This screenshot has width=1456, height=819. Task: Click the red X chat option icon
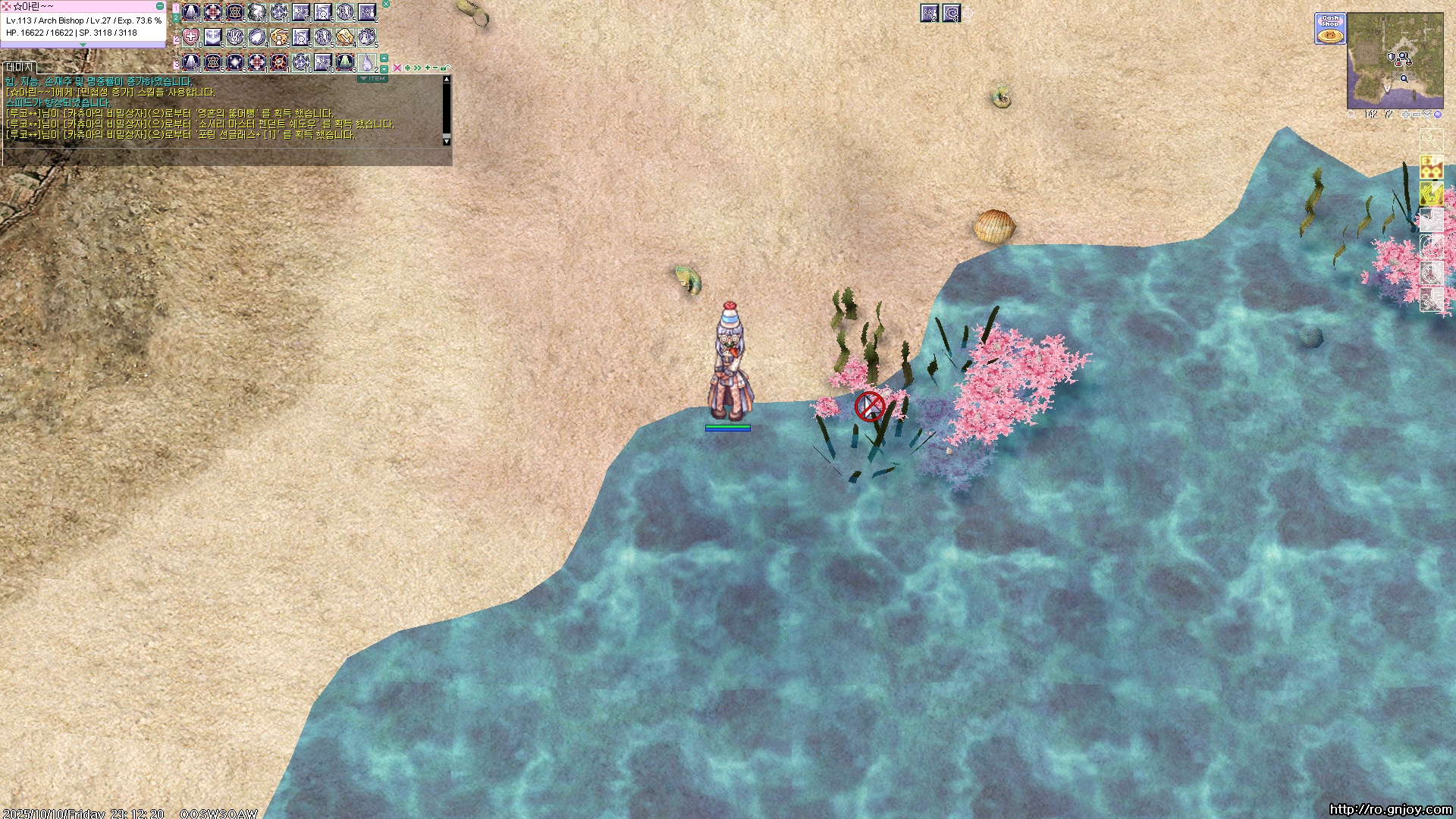coord(397,68)
